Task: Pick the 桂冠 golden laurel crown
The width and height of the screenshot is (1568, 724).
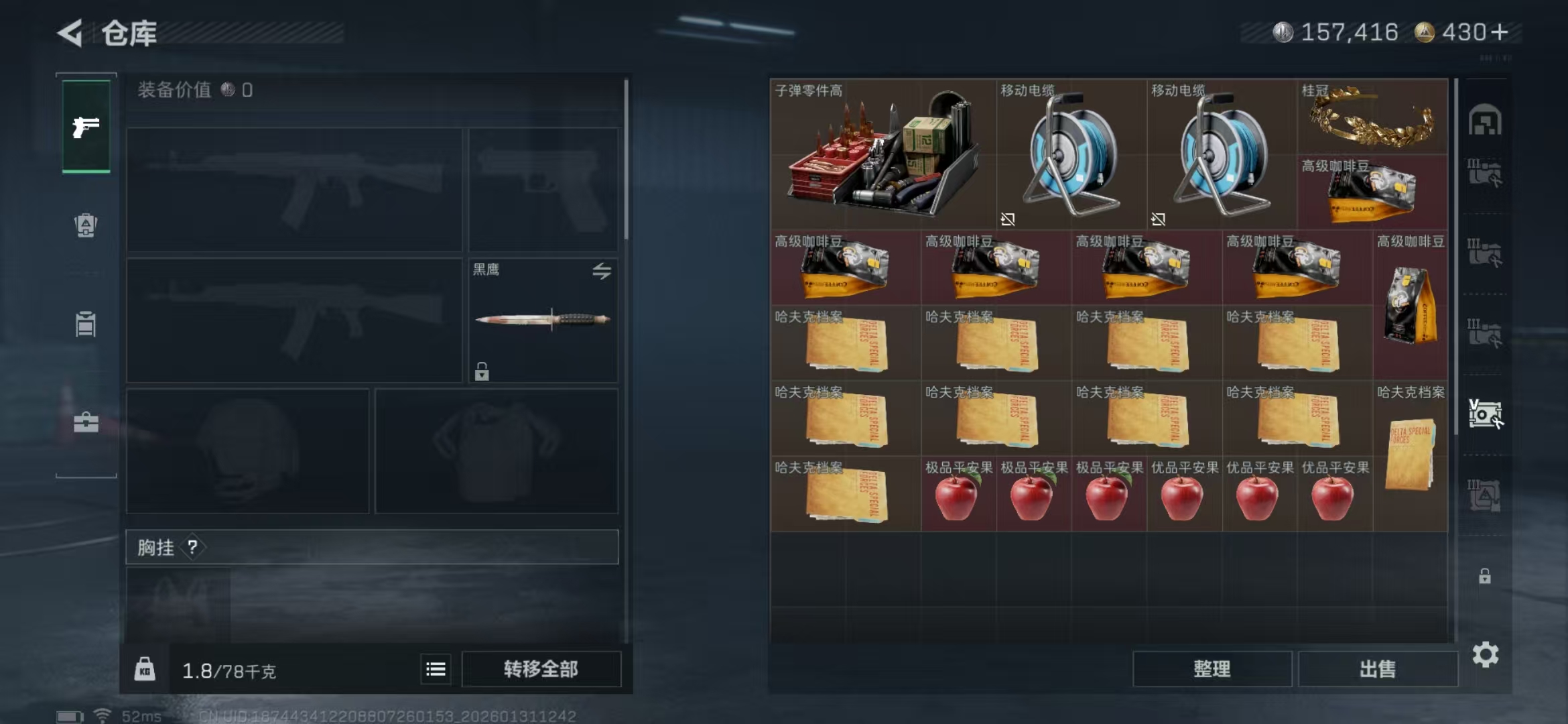Action: pos(1371,118)
